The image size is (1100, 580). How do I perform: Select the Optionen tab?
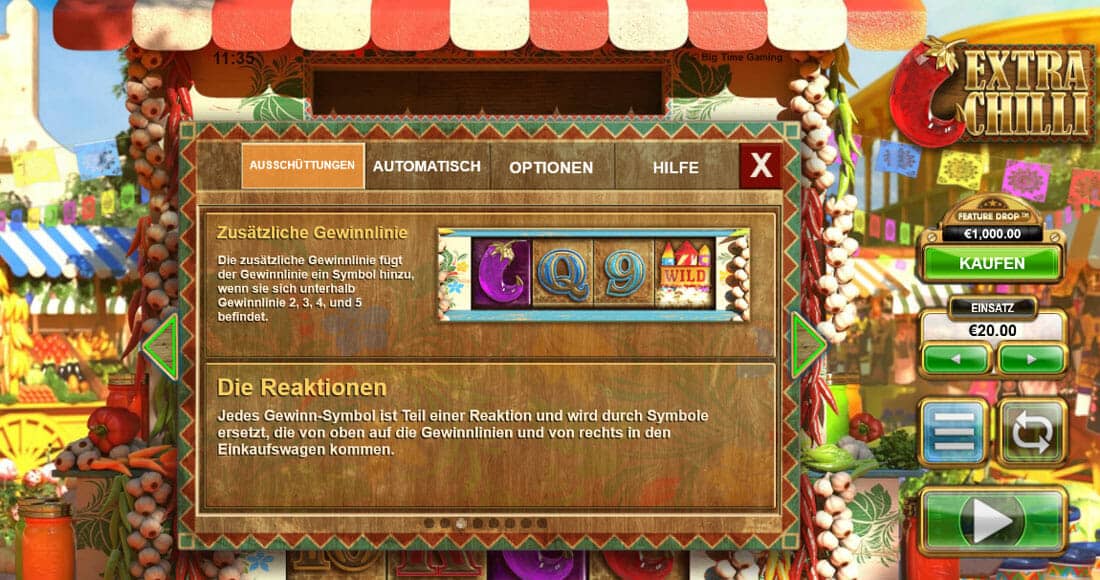pyautogui.click(x=551, y=167)
